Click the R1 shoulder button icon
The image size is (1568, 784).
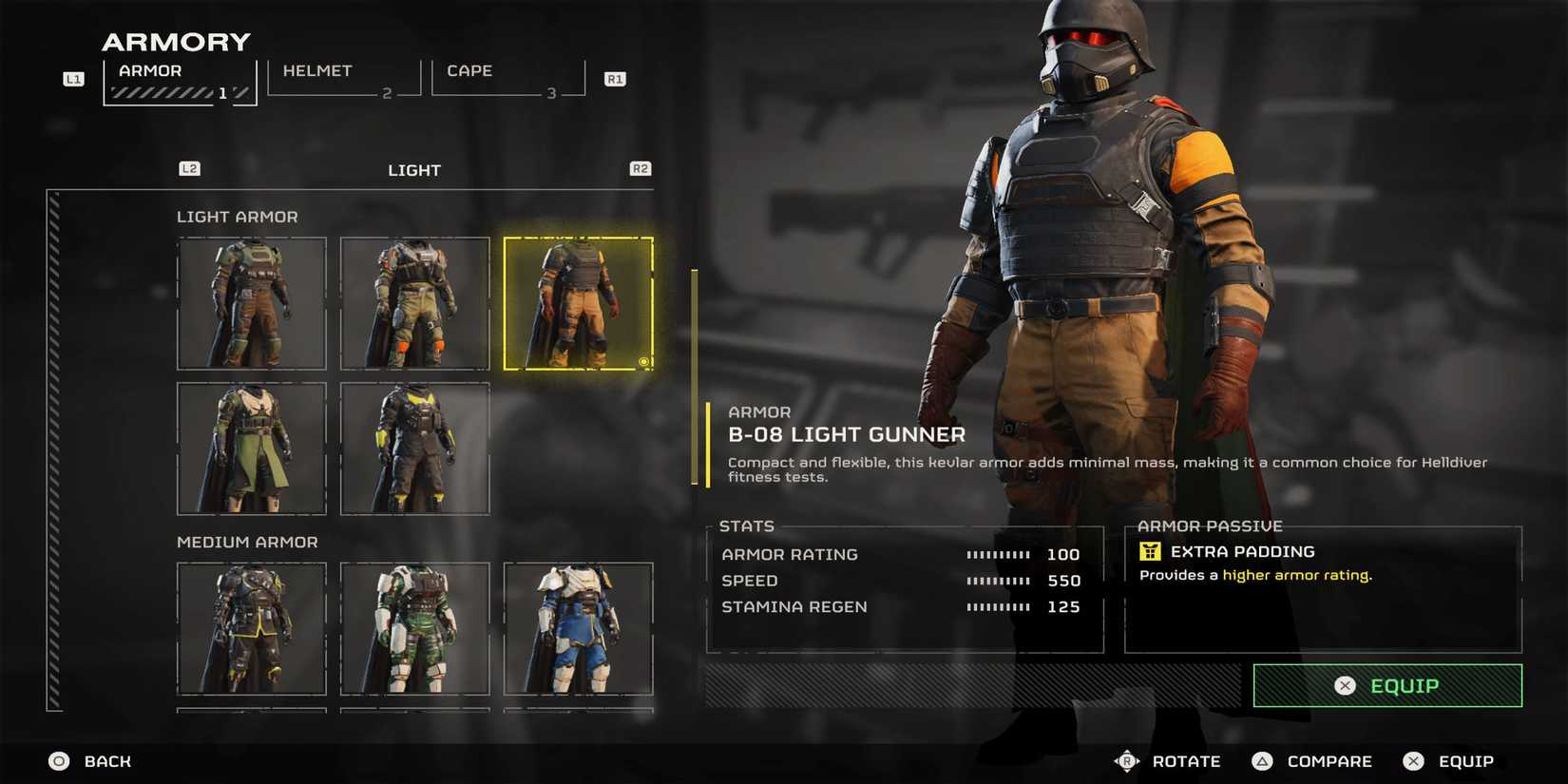point(615,79)
